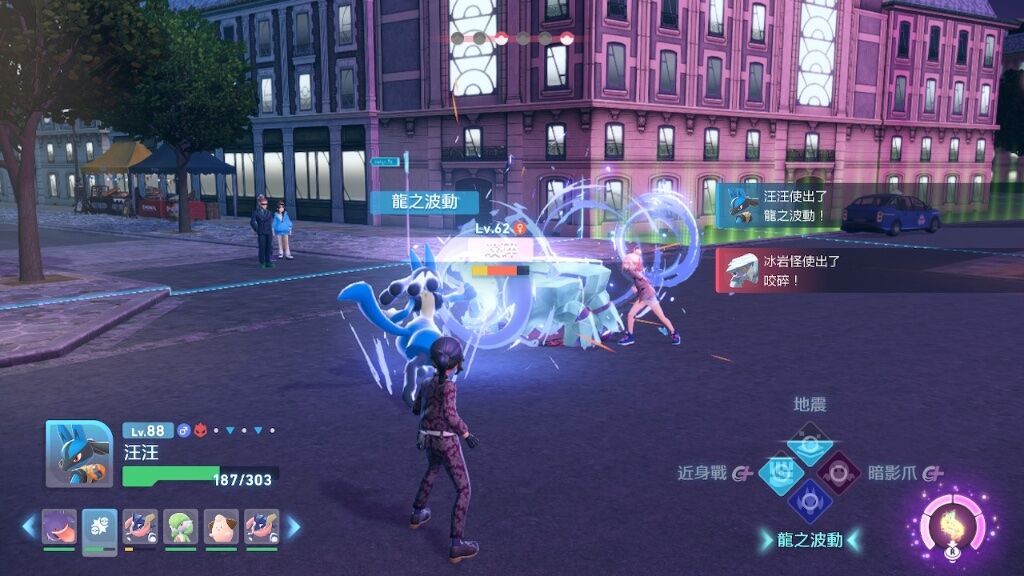Click the party bar's left arrow
1024x576 pixels.
pos(28,525)
